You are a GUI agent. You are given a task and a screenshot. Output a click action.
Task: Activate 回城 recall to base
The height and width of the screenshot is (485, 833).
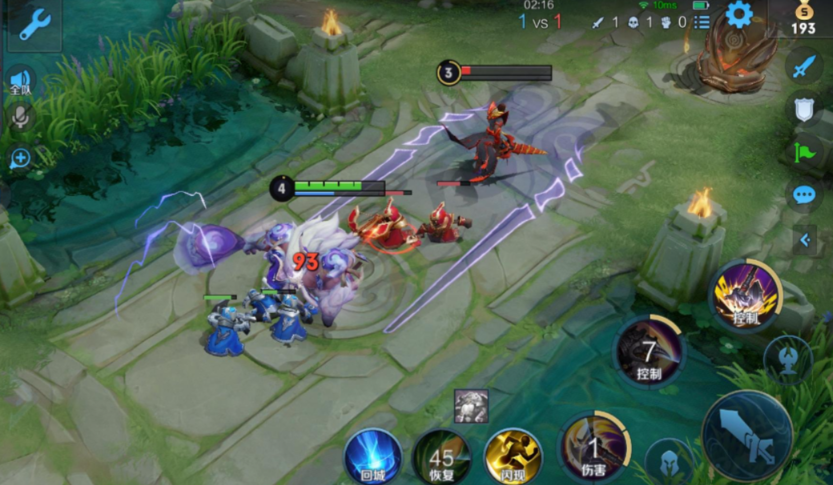click(373, 457)
